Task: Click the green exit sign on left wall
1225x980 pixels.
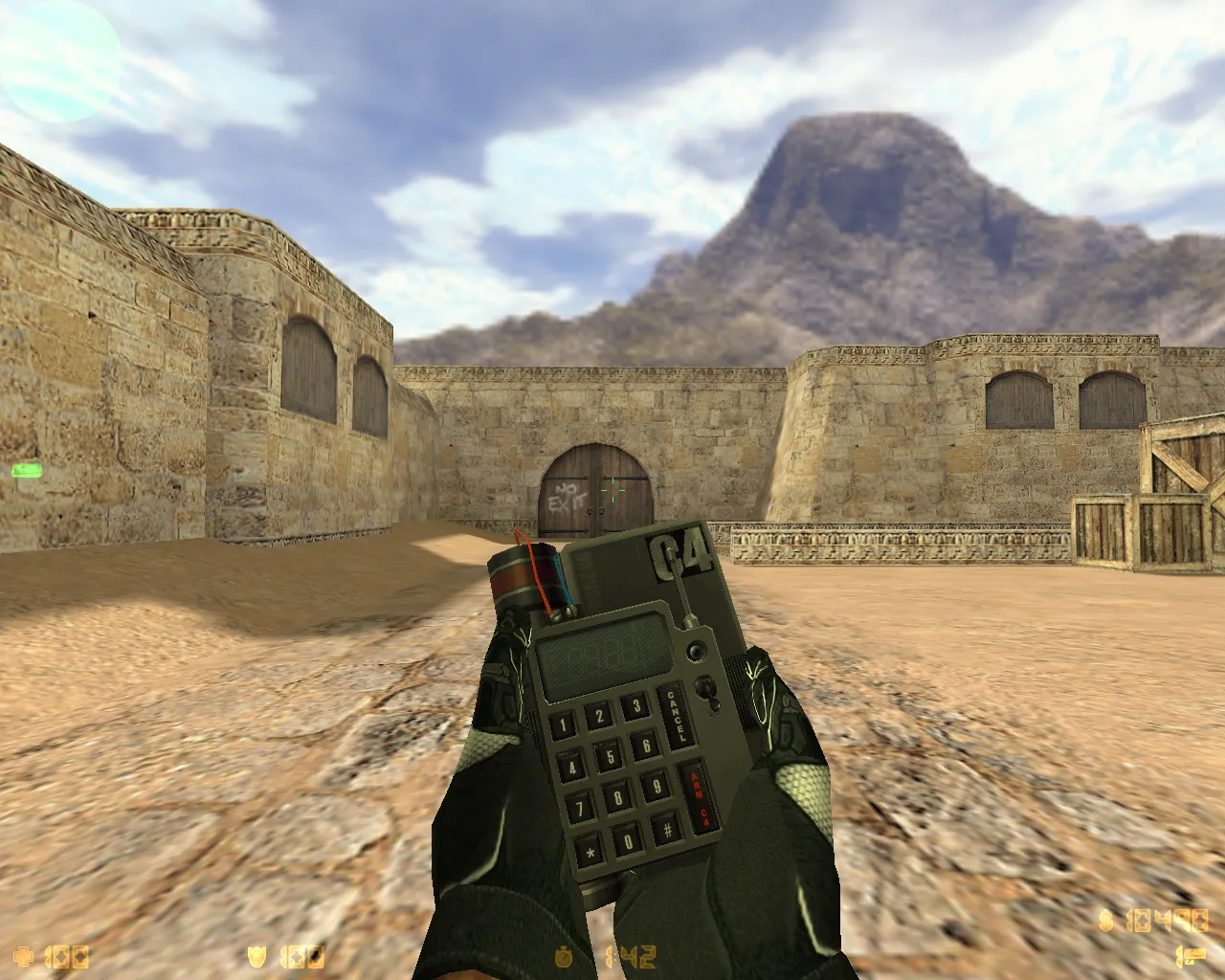Action: click(26, 469)
